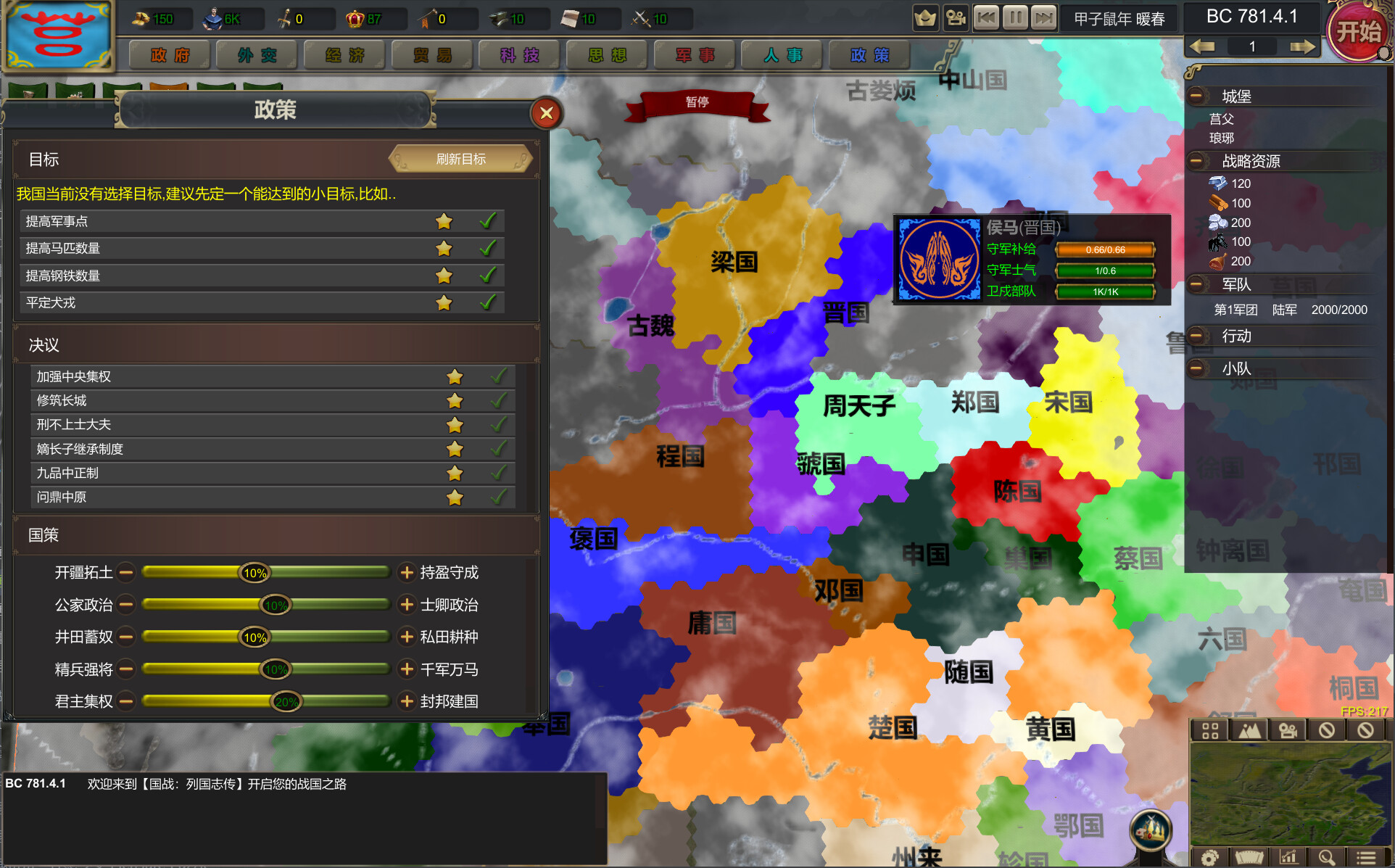Click the 刷新目标 button
This screenshot has height=868, width=1395.
[460, 158]
